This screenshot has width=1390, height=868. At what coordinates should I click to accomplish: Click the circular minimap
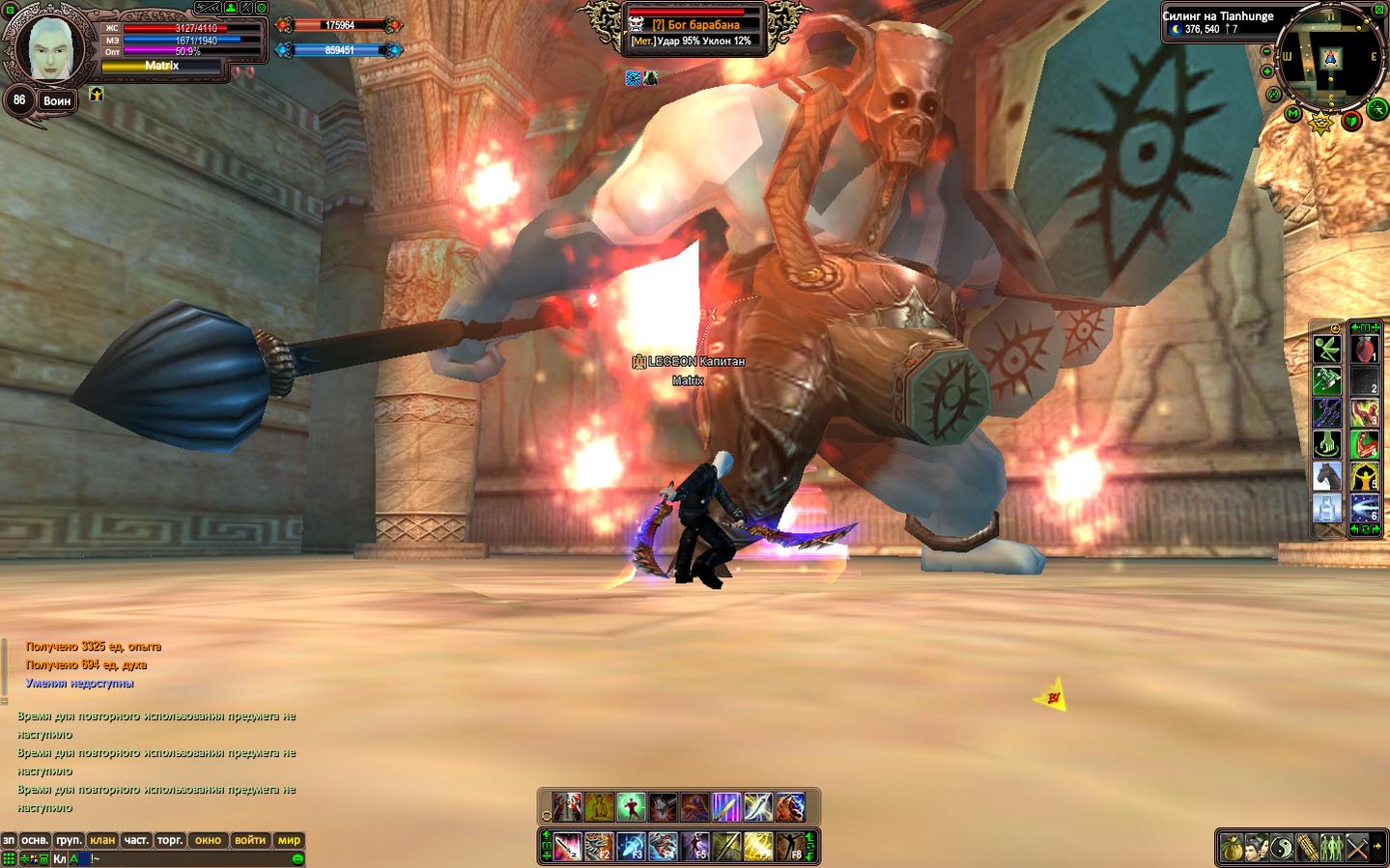(1329, 56)
